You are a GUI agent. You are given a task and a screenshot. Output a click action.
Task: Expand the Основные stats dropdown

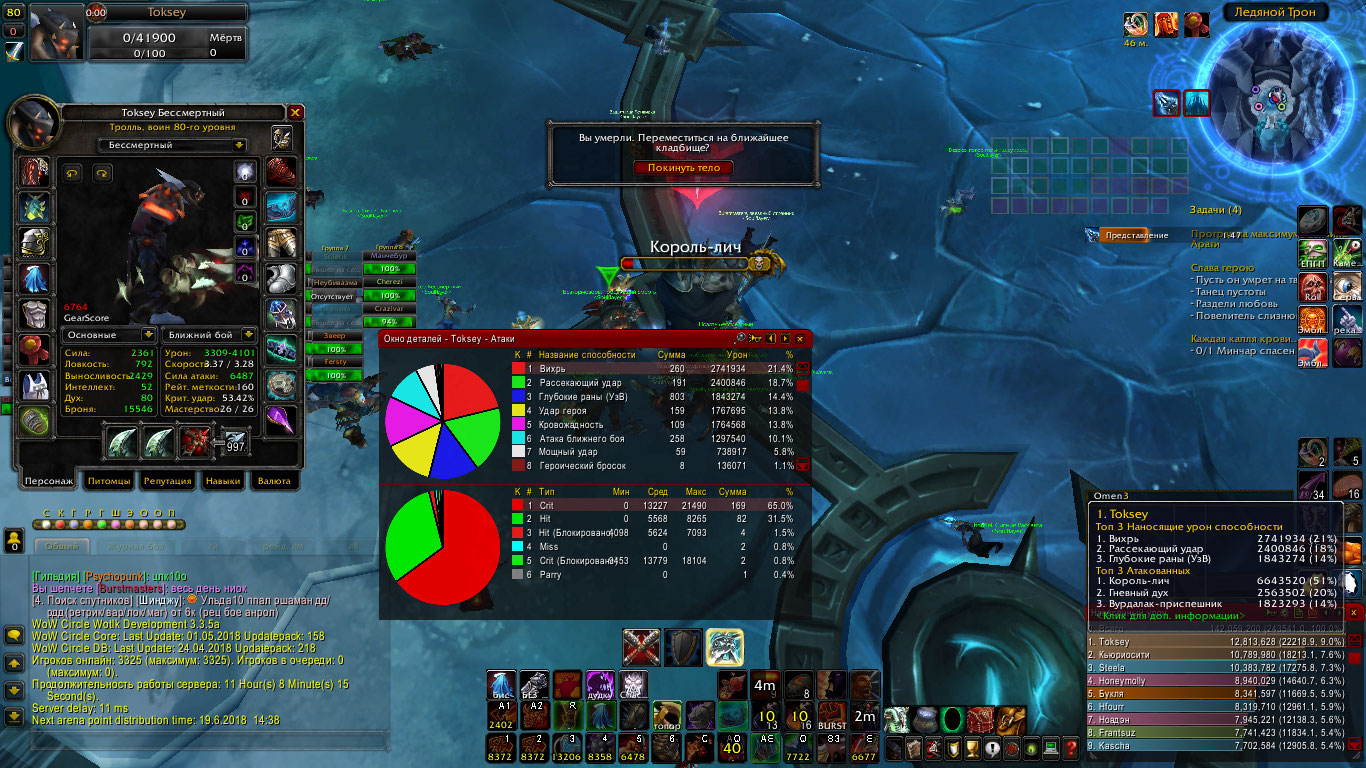pos(110,335)
